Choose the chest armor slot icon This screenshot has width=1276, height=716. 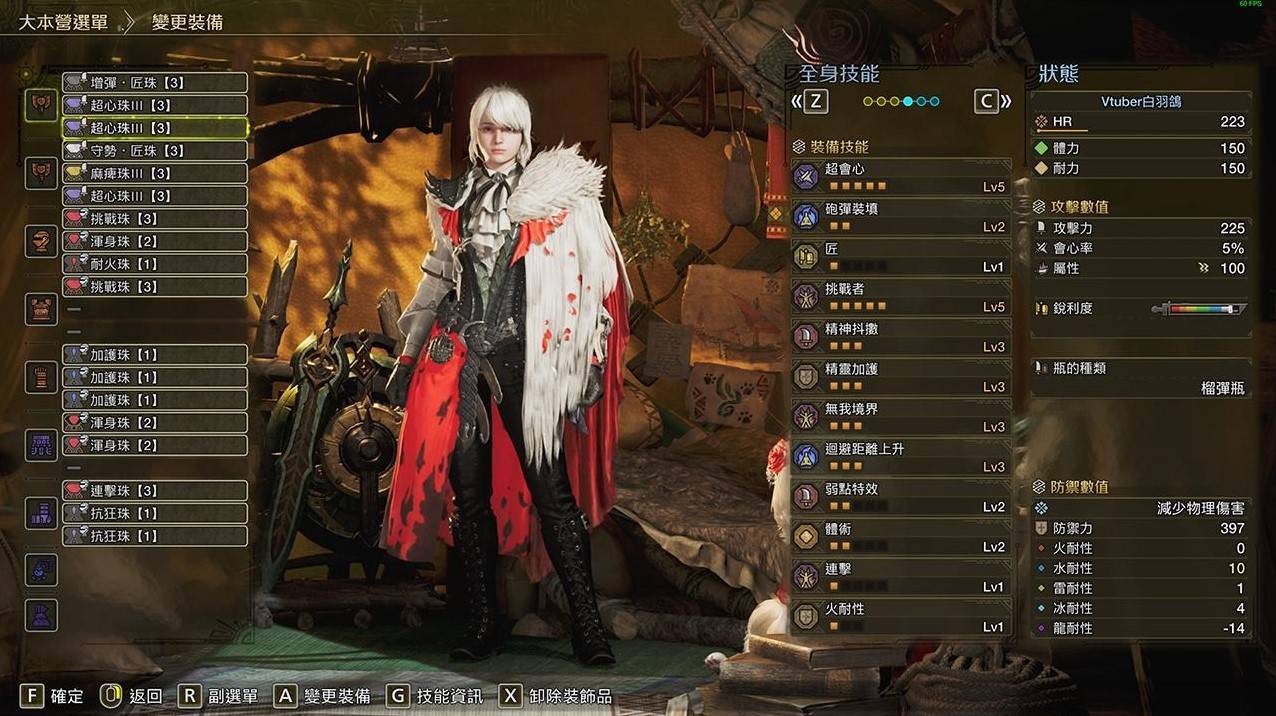click(x=41, y=309)
